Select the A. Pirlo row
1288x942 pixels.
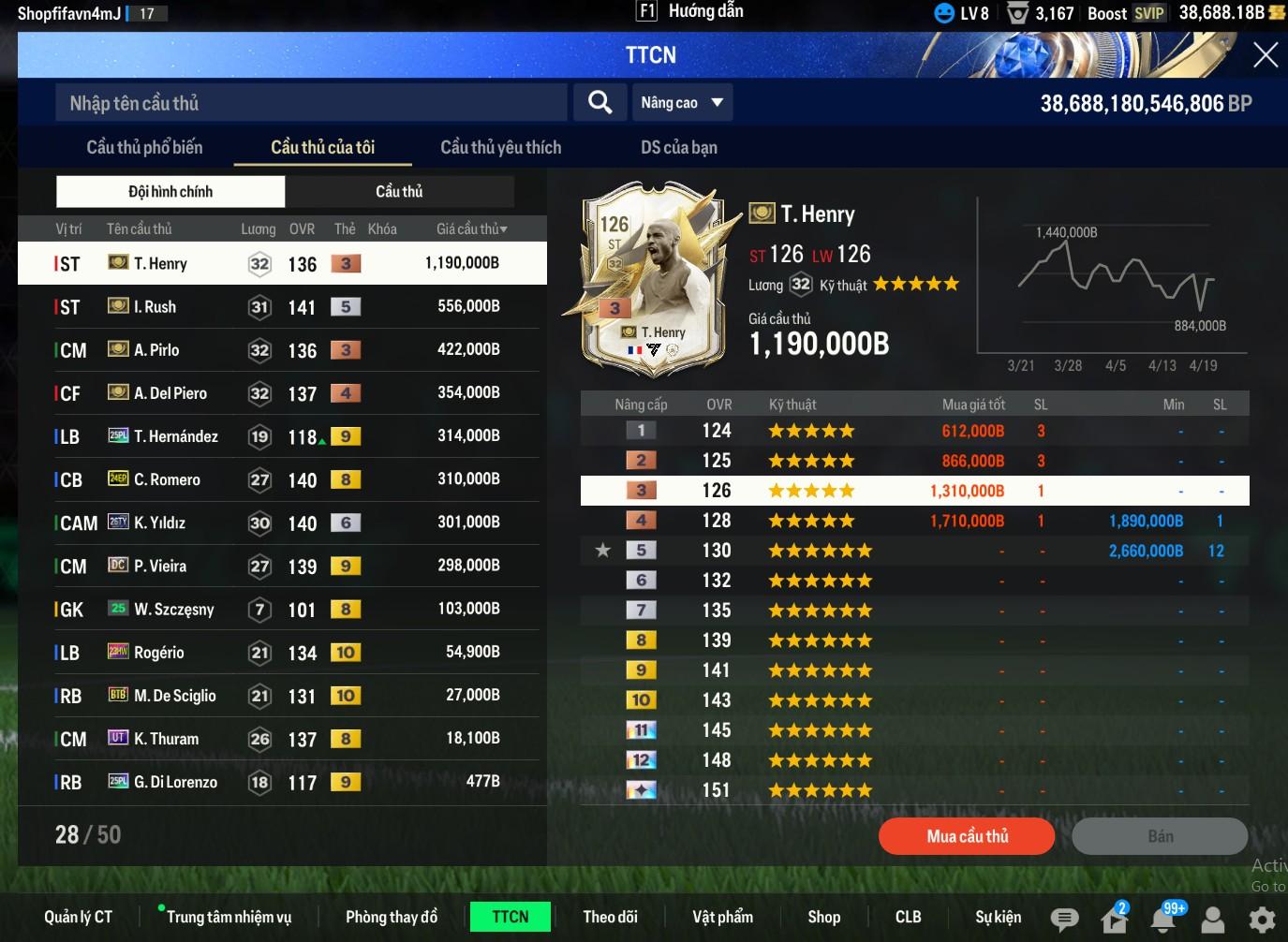tap(281, 349)
